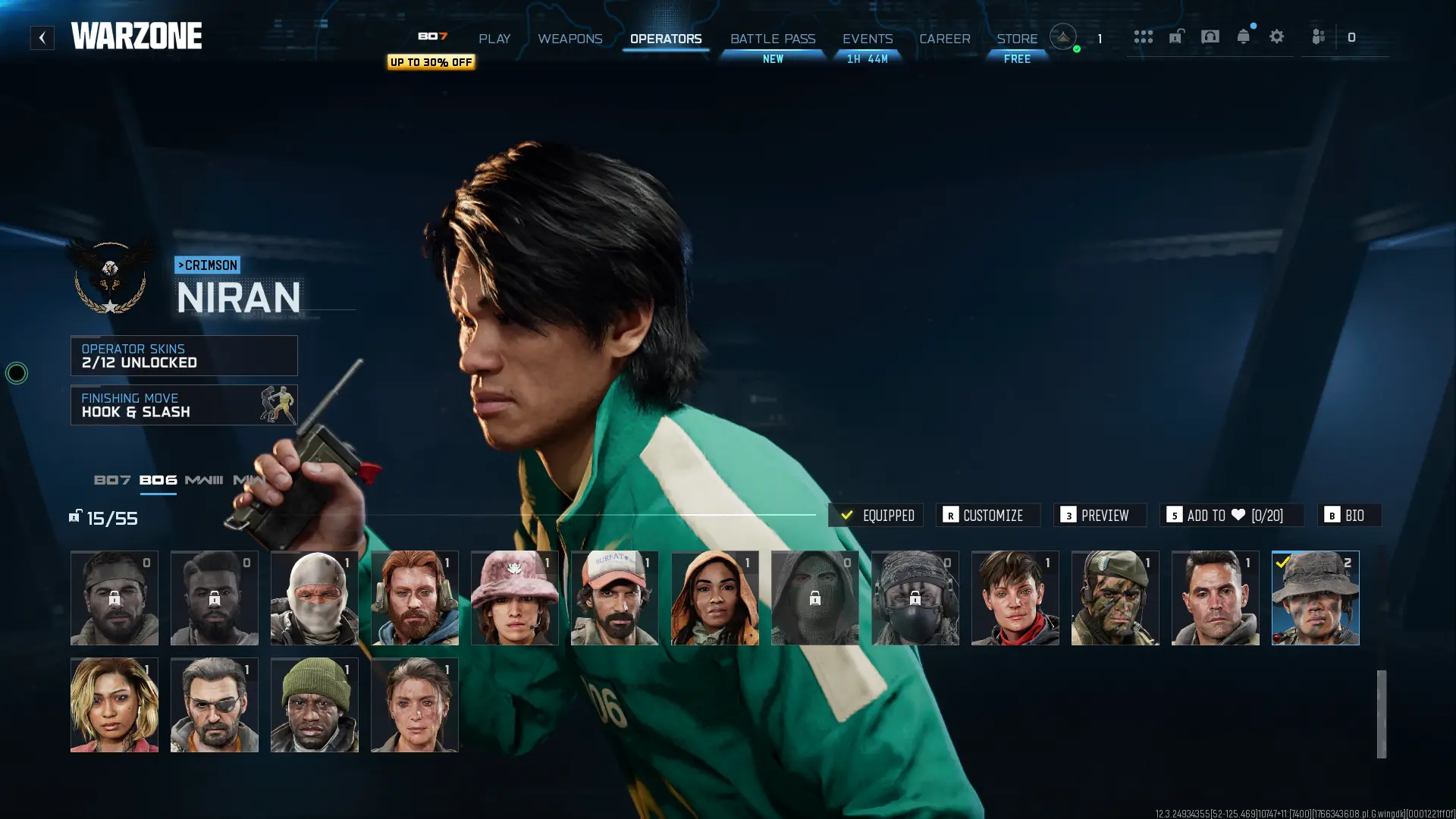This screenshot has width=1456, height=819.
Task: Add Niran to favorites [0/20]
Action: (1232, 515)
